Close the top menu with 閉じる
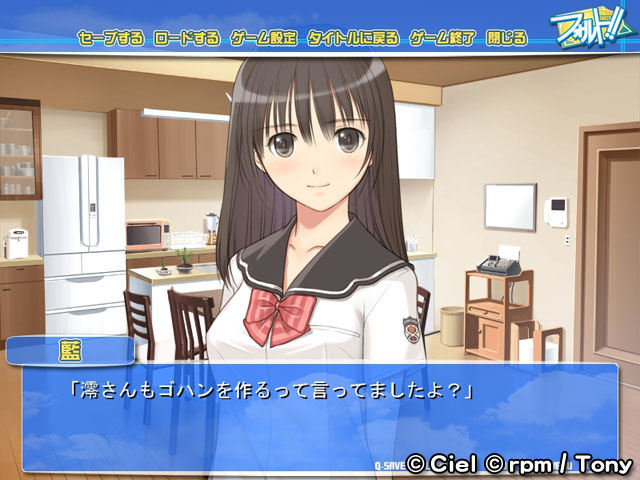Viewport: 640px width, 480px height. 506,39
